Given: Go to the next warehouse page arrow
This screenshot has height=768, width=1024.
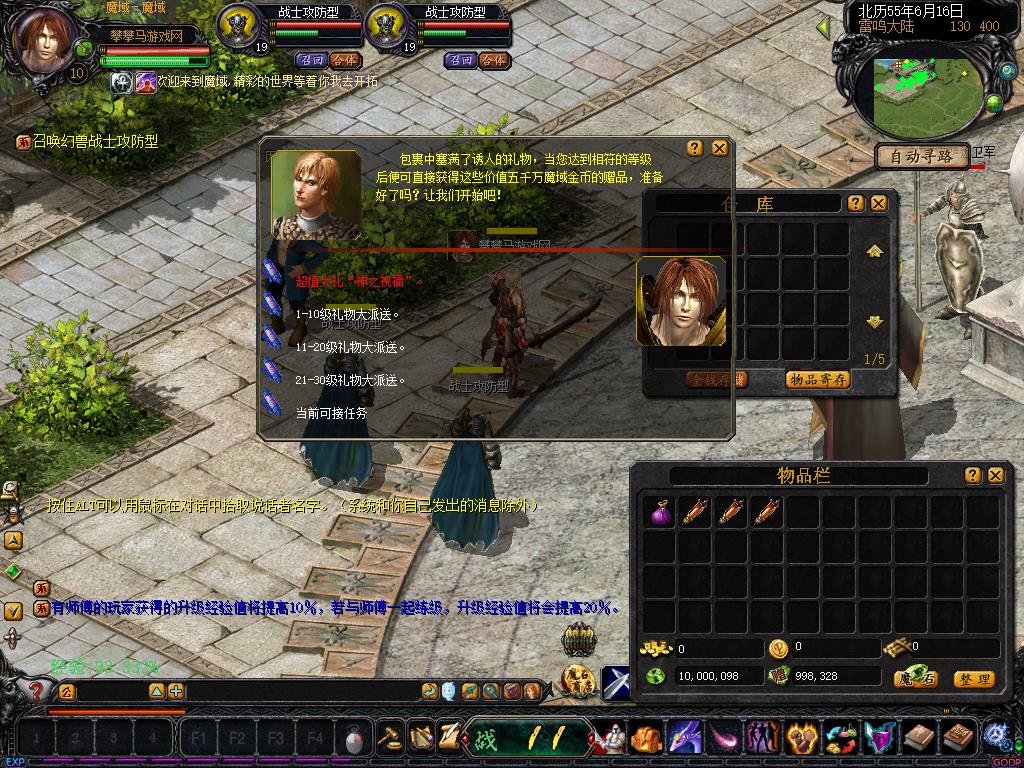Looking at the screenshot, I should tap(875, 322).
